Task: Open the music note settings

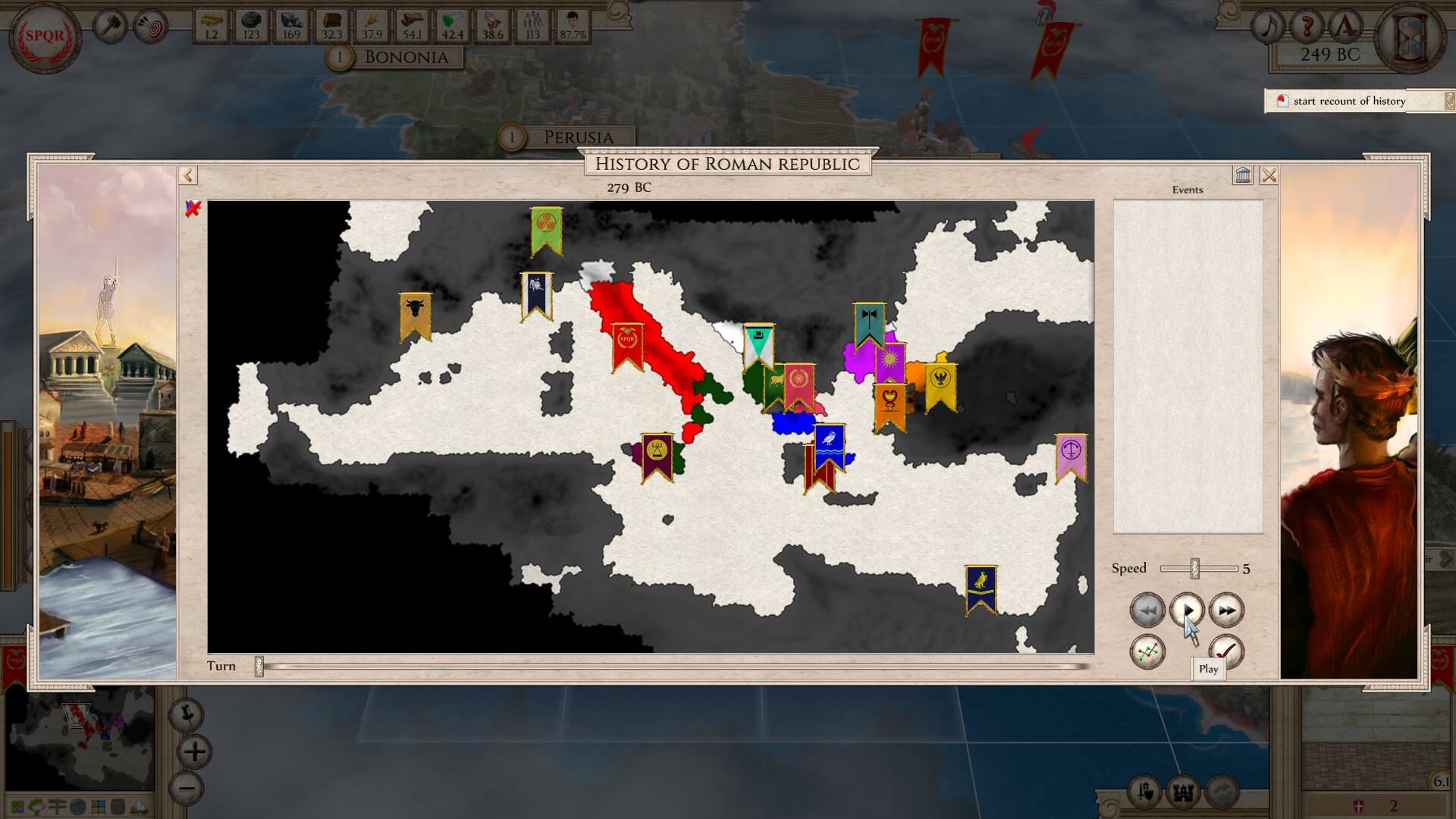Action: (x=1267, y=27)
